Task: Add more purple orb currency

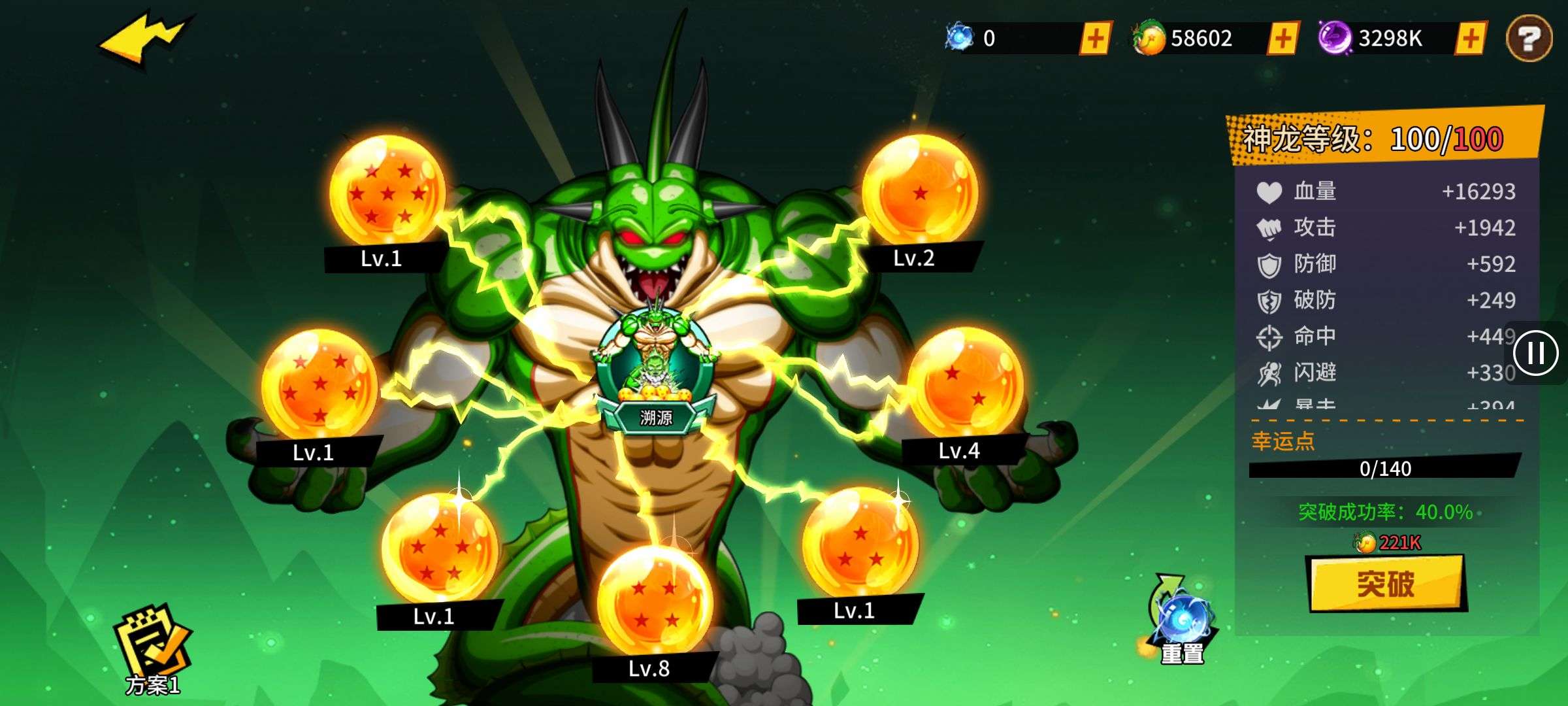Action: (1471, 38)
